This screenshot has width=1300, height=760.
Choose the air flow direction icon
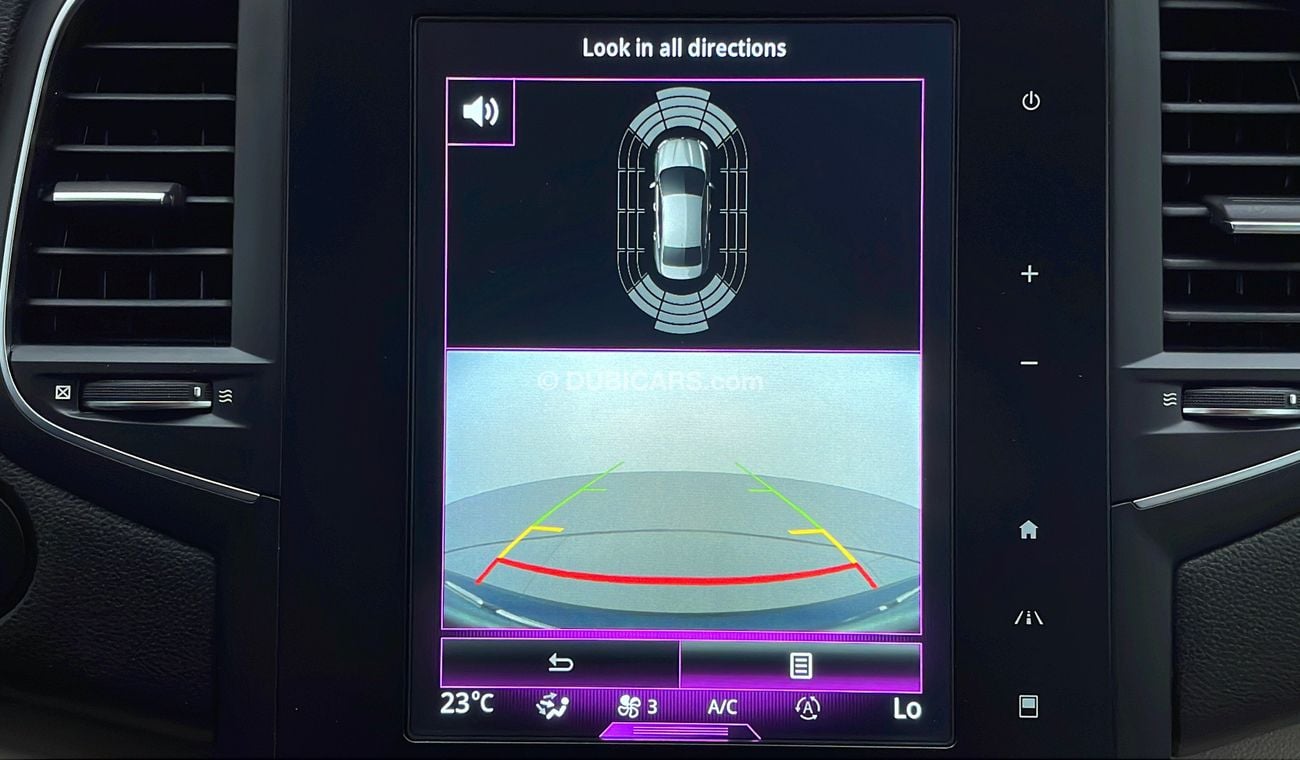click(x=552, y=707)
